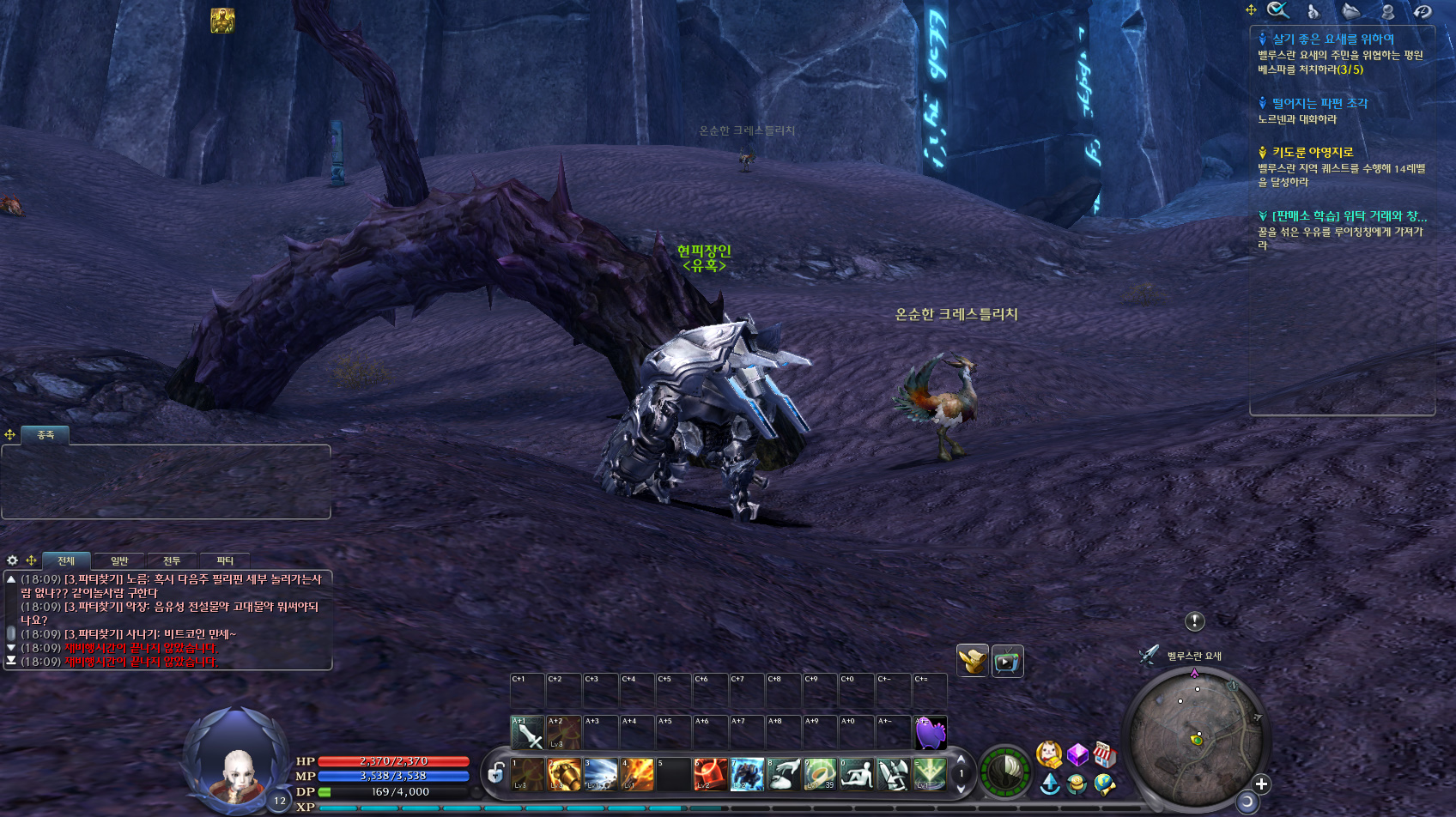The width and height of the screenshot is (1456, 817).
Task: Switch to the 일반 chat tab
Action: (119, 561)
